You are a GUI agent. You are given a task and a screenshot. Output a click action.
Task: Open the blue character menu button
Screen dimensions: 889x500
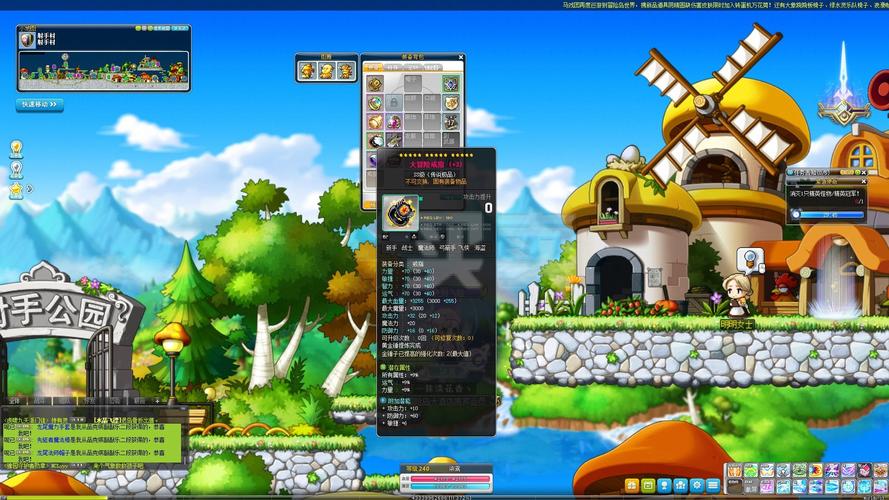(665, 485)
